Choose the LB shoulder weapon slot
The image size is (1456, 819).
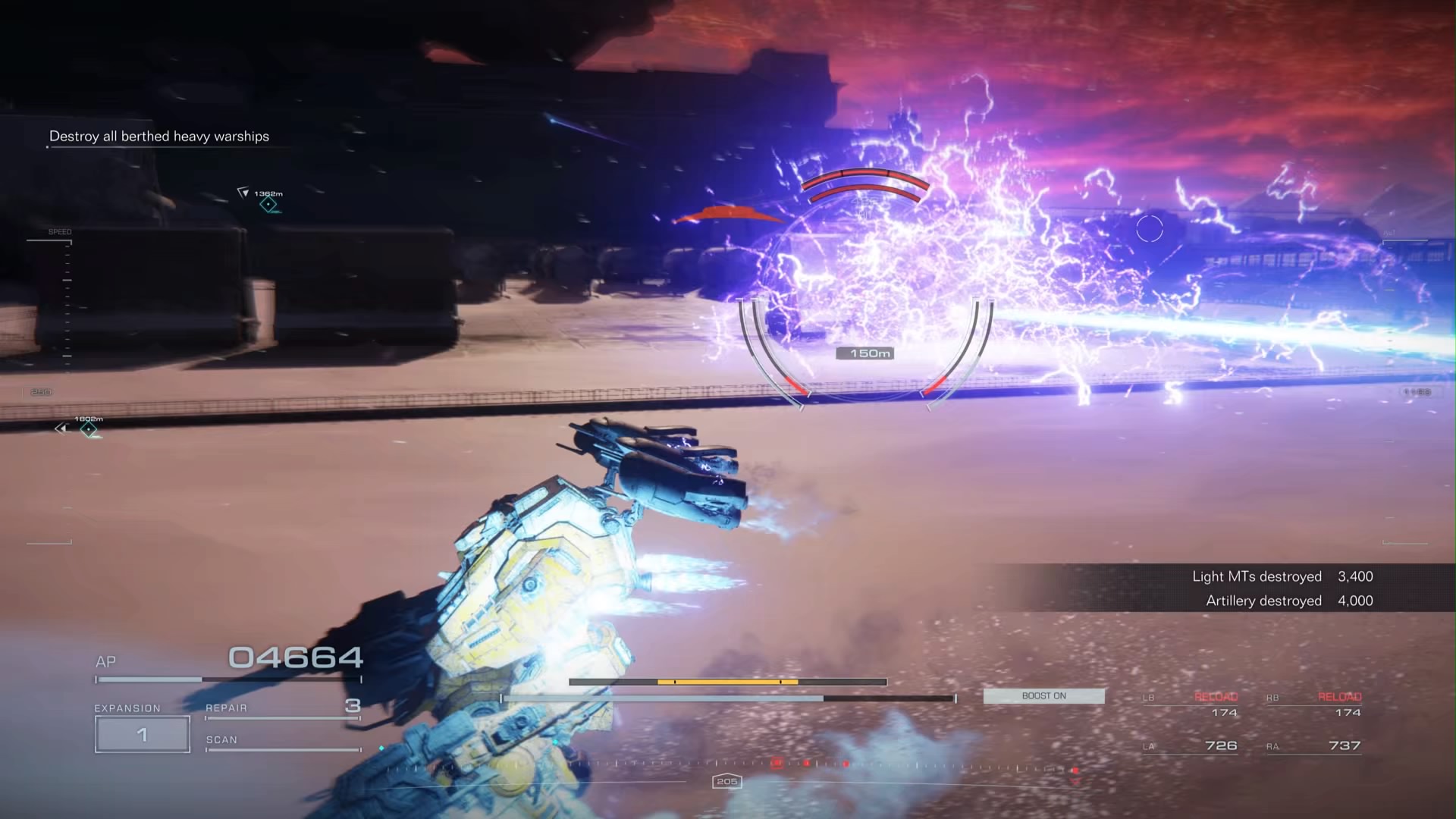click(1191, 705)
